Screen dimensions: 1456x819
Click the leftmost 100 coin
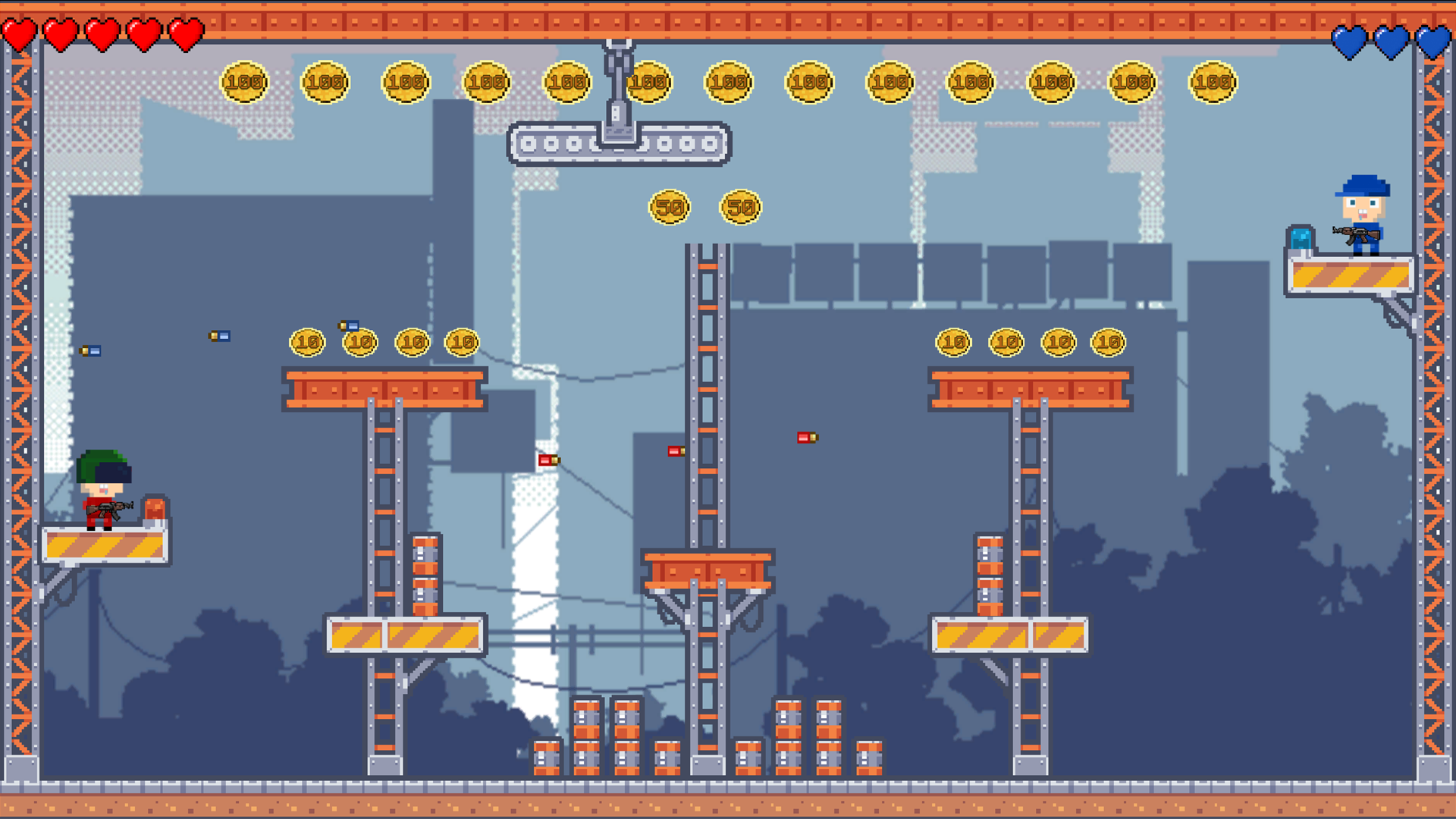point(244,81)
